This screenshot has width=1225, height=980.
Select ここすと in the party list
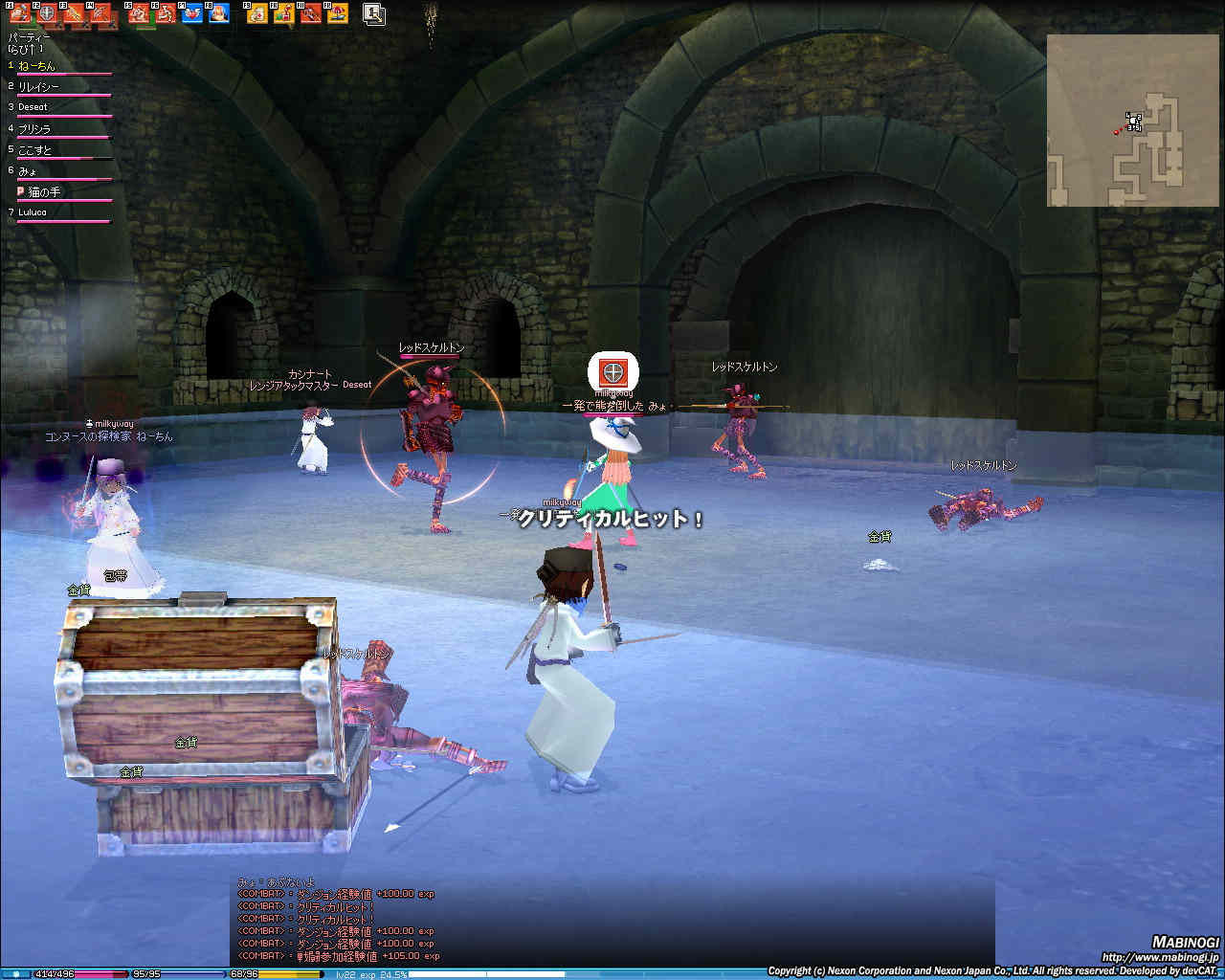tap(34, 149)
